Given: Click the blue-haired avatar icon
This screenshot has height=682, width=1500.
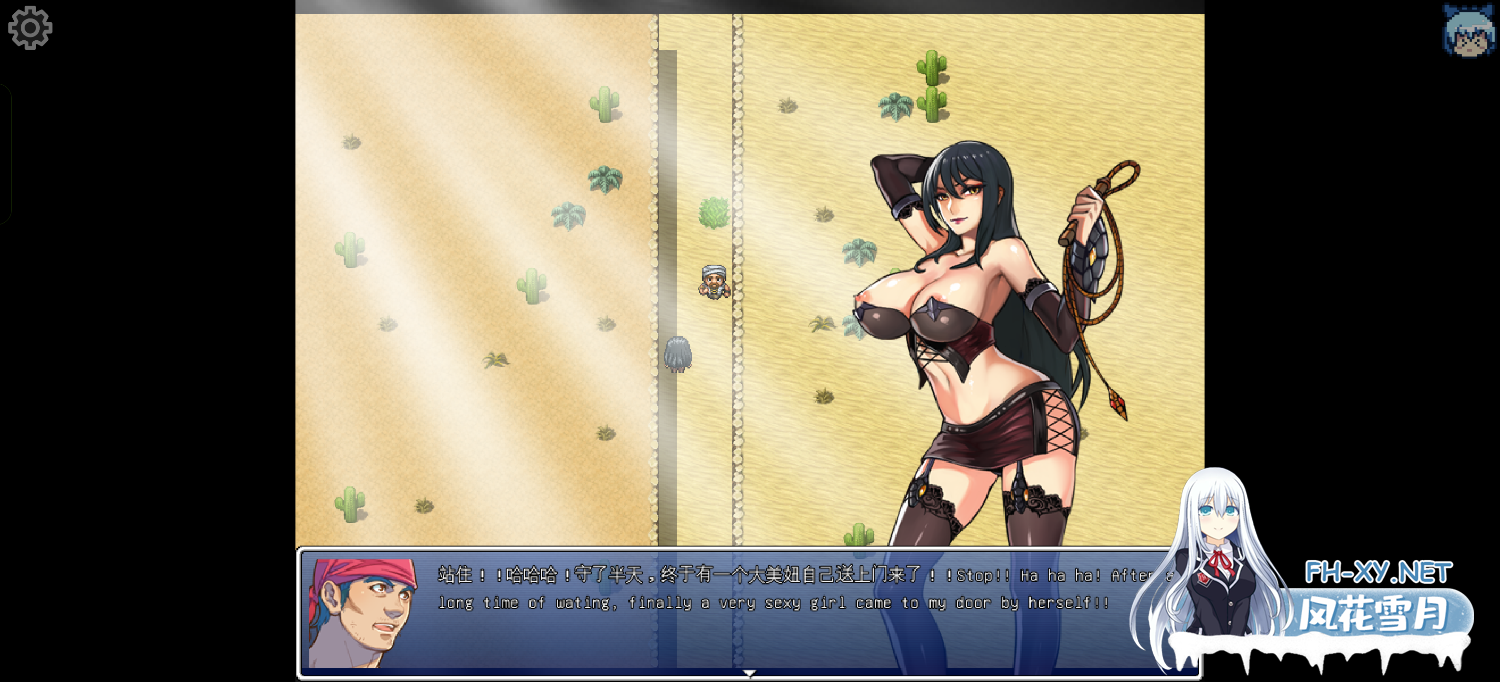Looking at the screenshot, I should click(1468, 30).
